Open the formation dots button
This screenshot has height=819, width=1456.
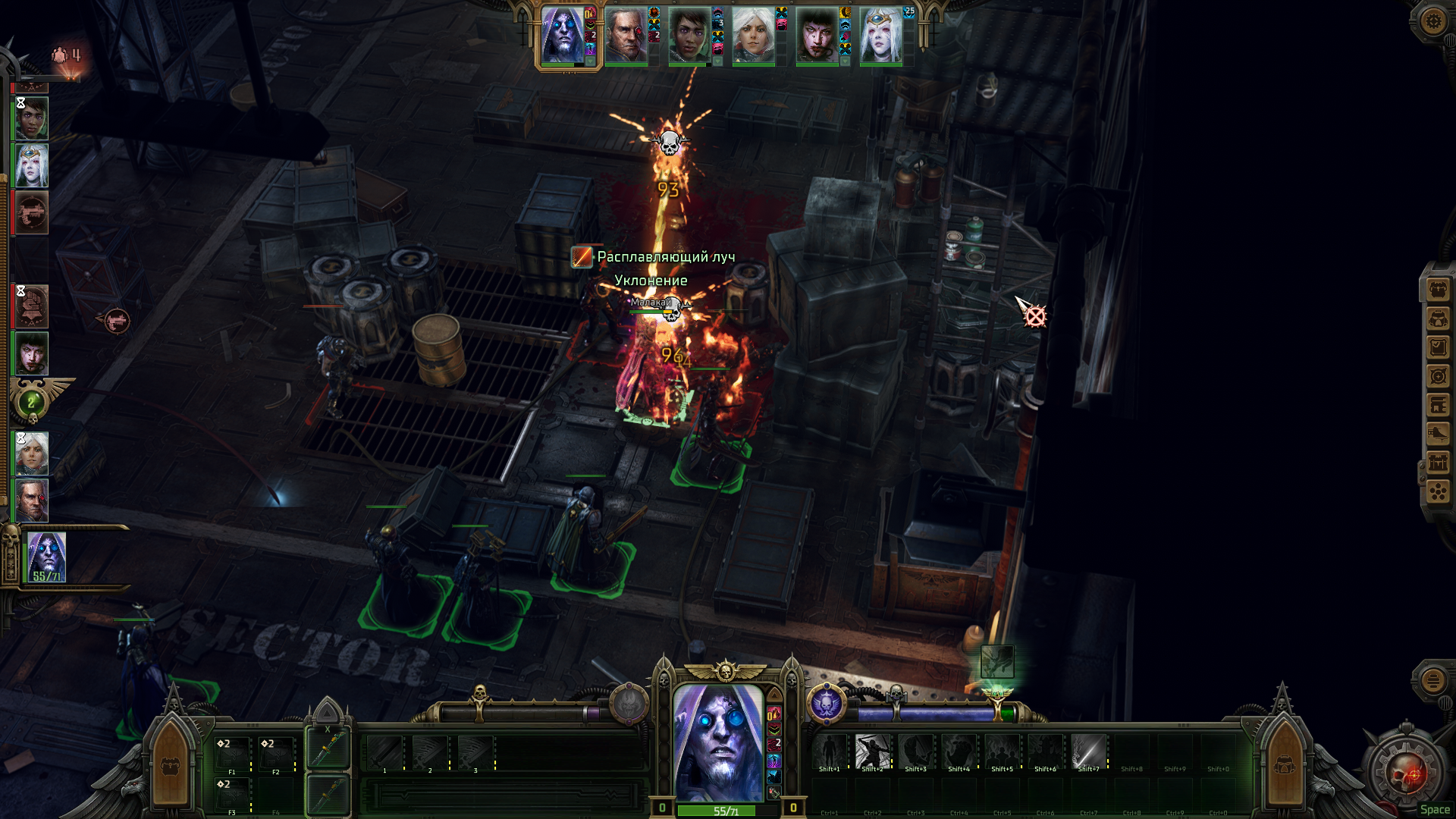point(1438,492)
